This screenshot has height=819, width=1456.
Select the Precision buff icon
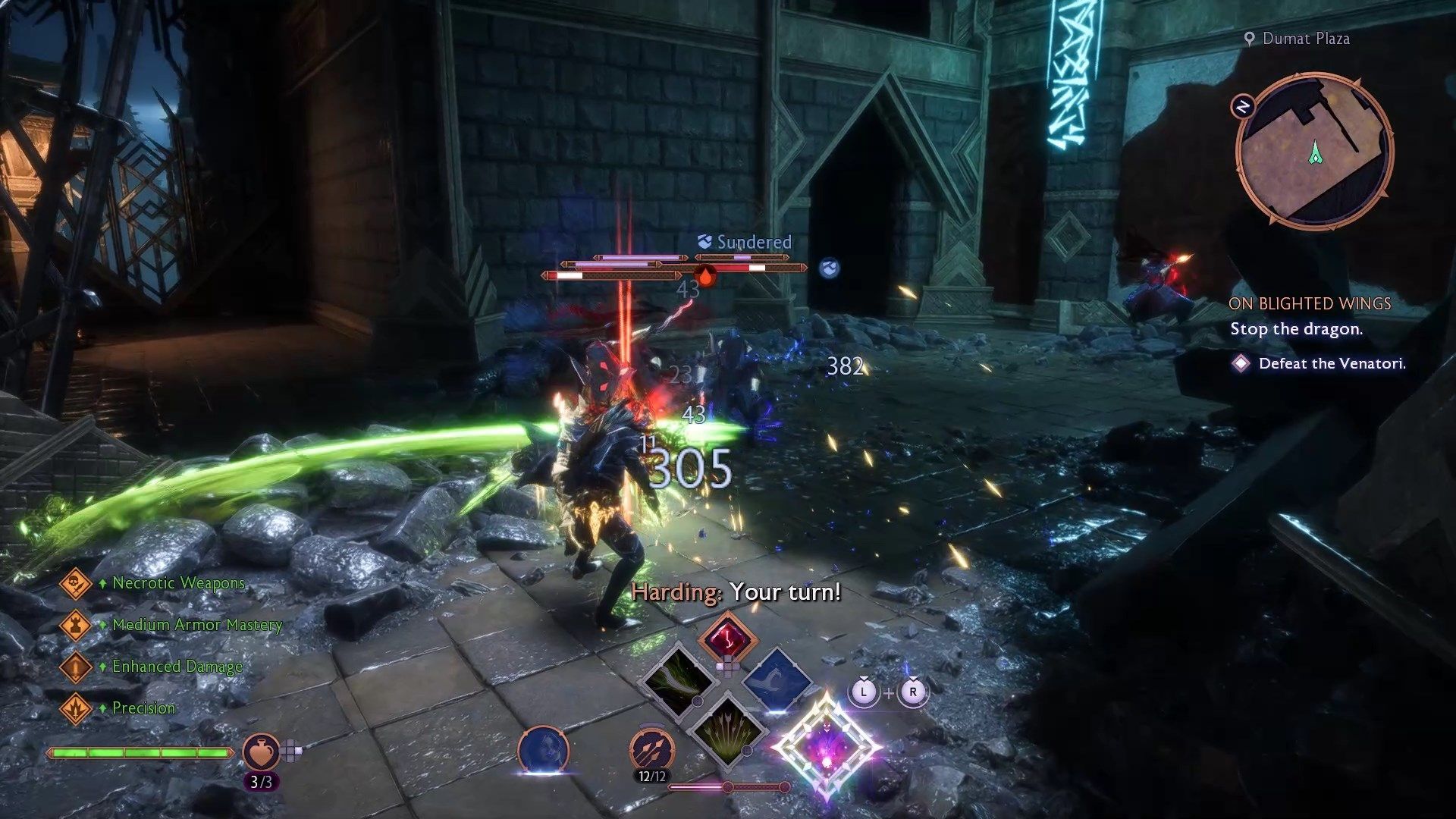click(x=75, y=709)
